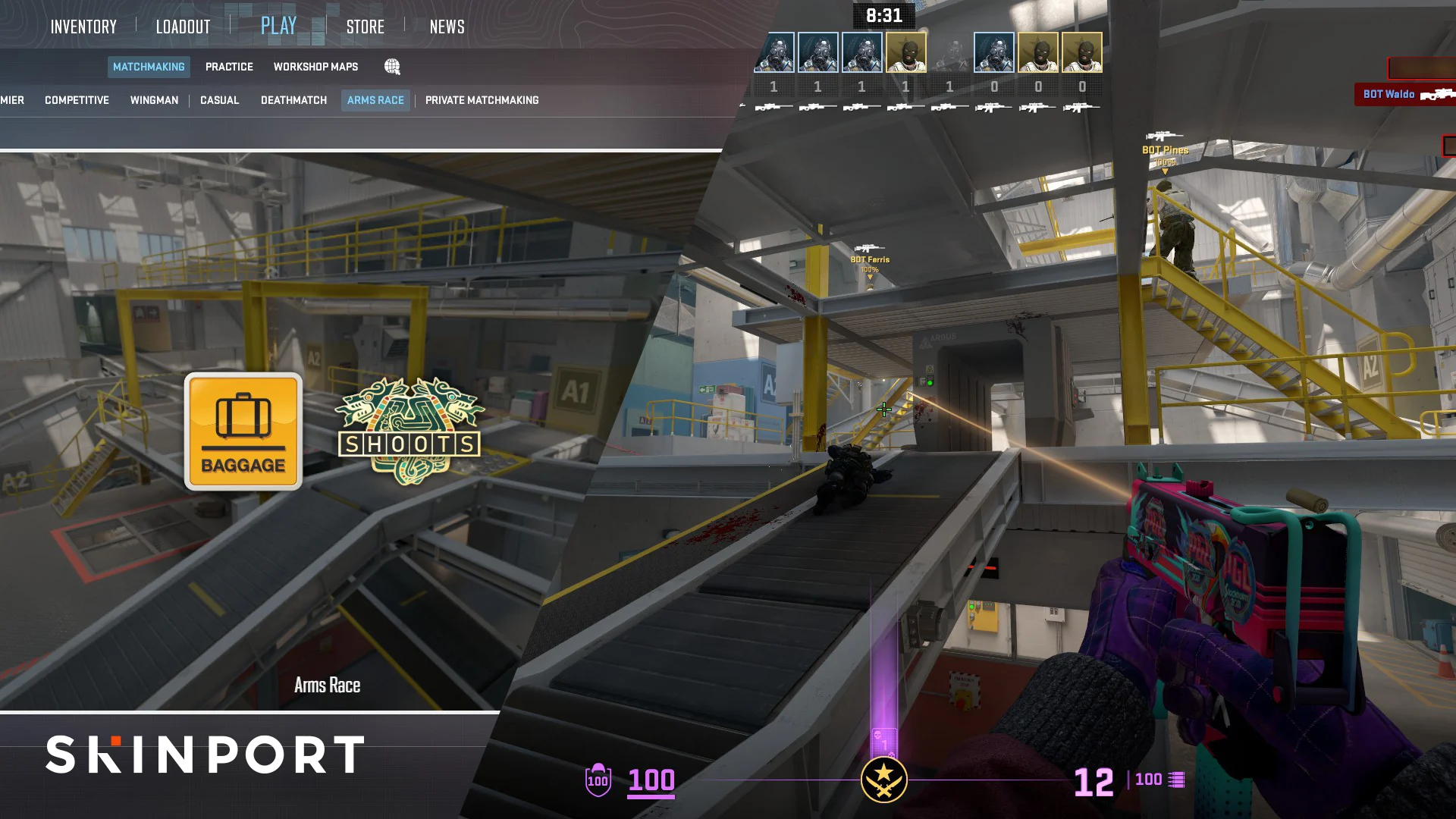This screenshot has height=819, width=1456.
Task: Click the ammo reserve icon beside the 100
Action: pos(1177,778)
